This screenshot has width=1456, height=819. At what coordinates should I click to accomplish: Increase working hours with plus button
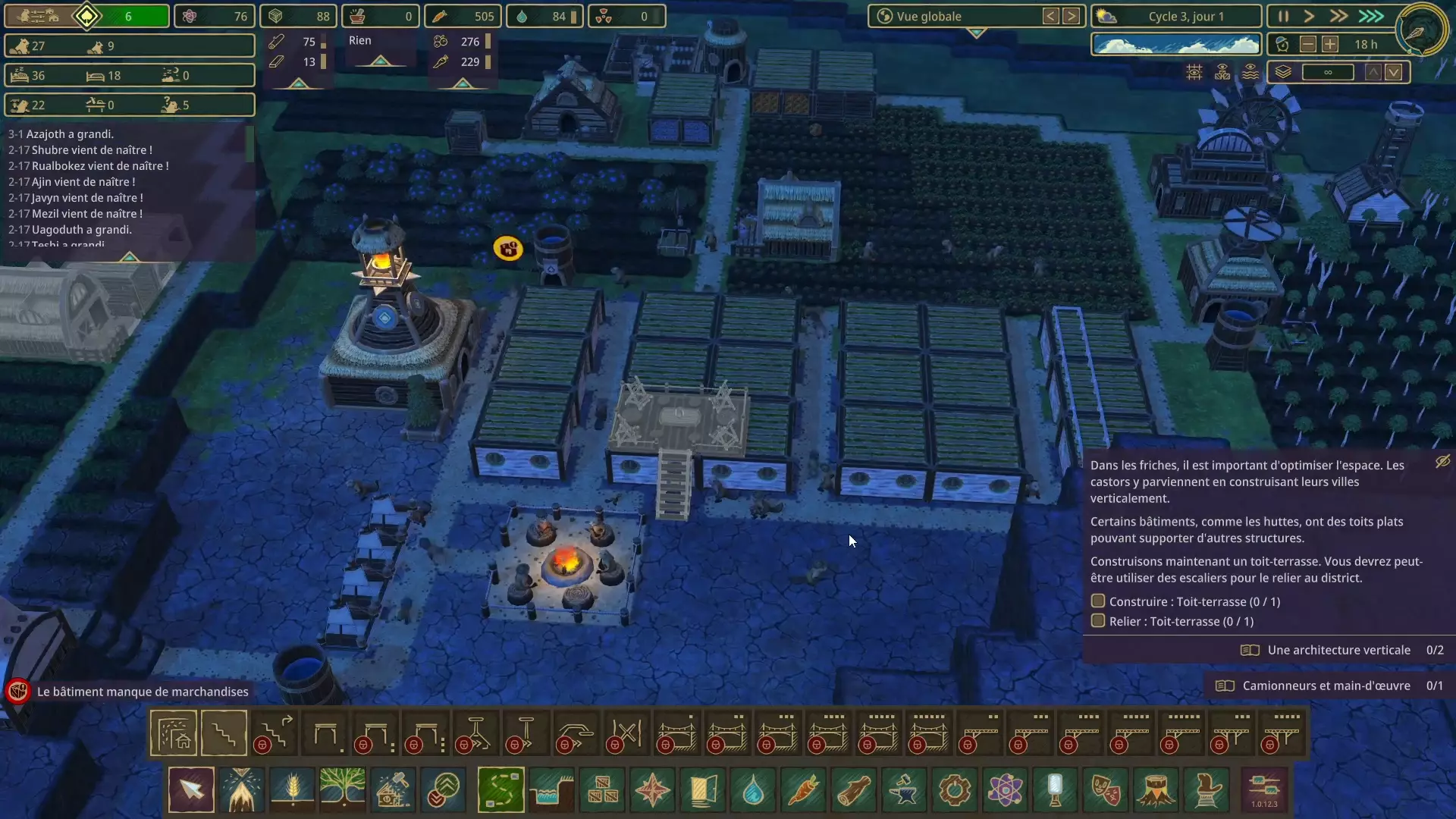[x=1330, y=45]
